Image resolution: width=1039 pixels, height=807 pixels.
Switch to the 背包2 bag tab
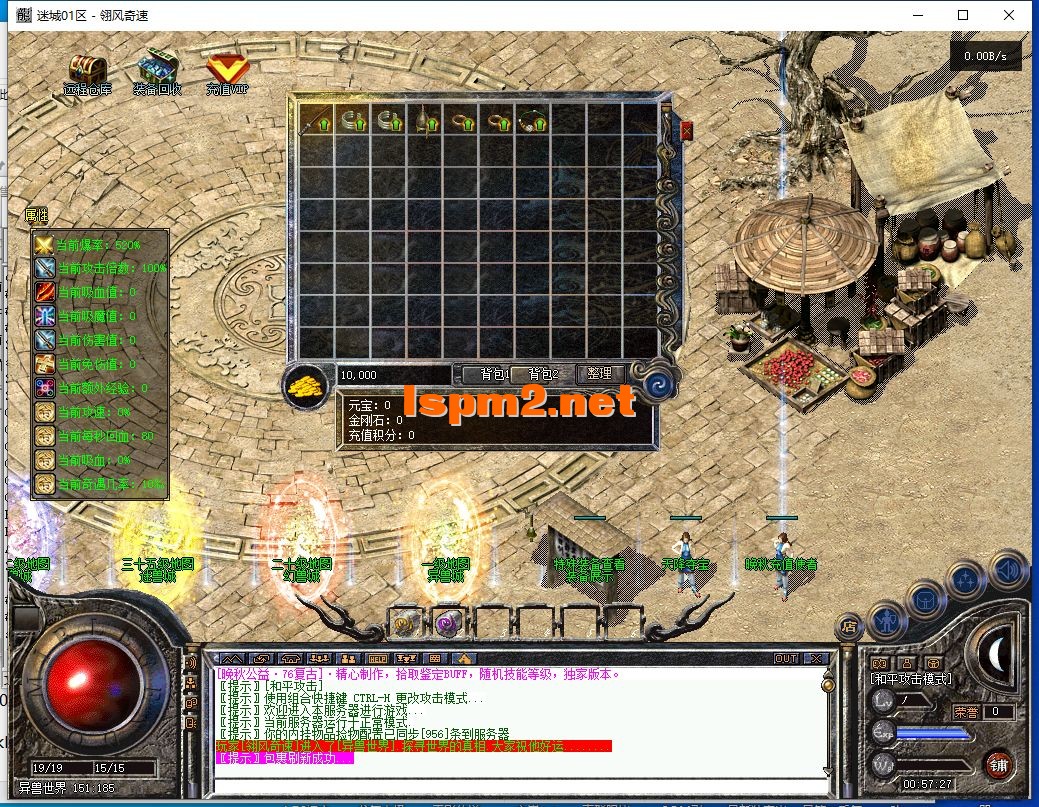(542, 374)
